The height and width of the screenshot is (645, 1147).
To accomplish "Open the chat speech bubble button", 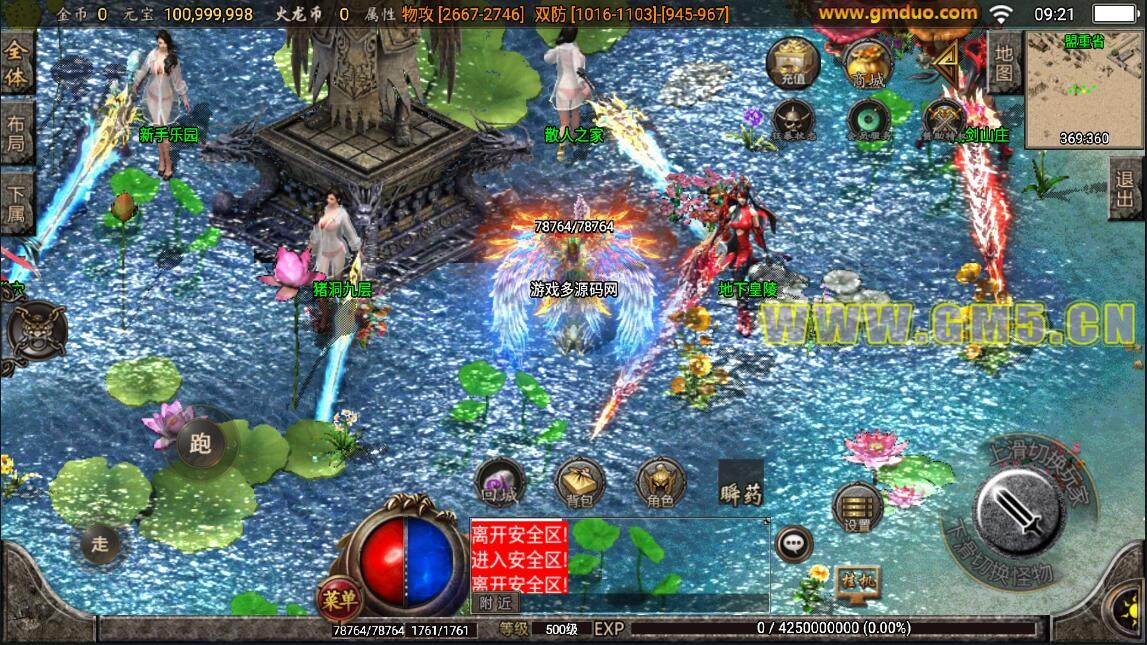I will tap(794, 544).
